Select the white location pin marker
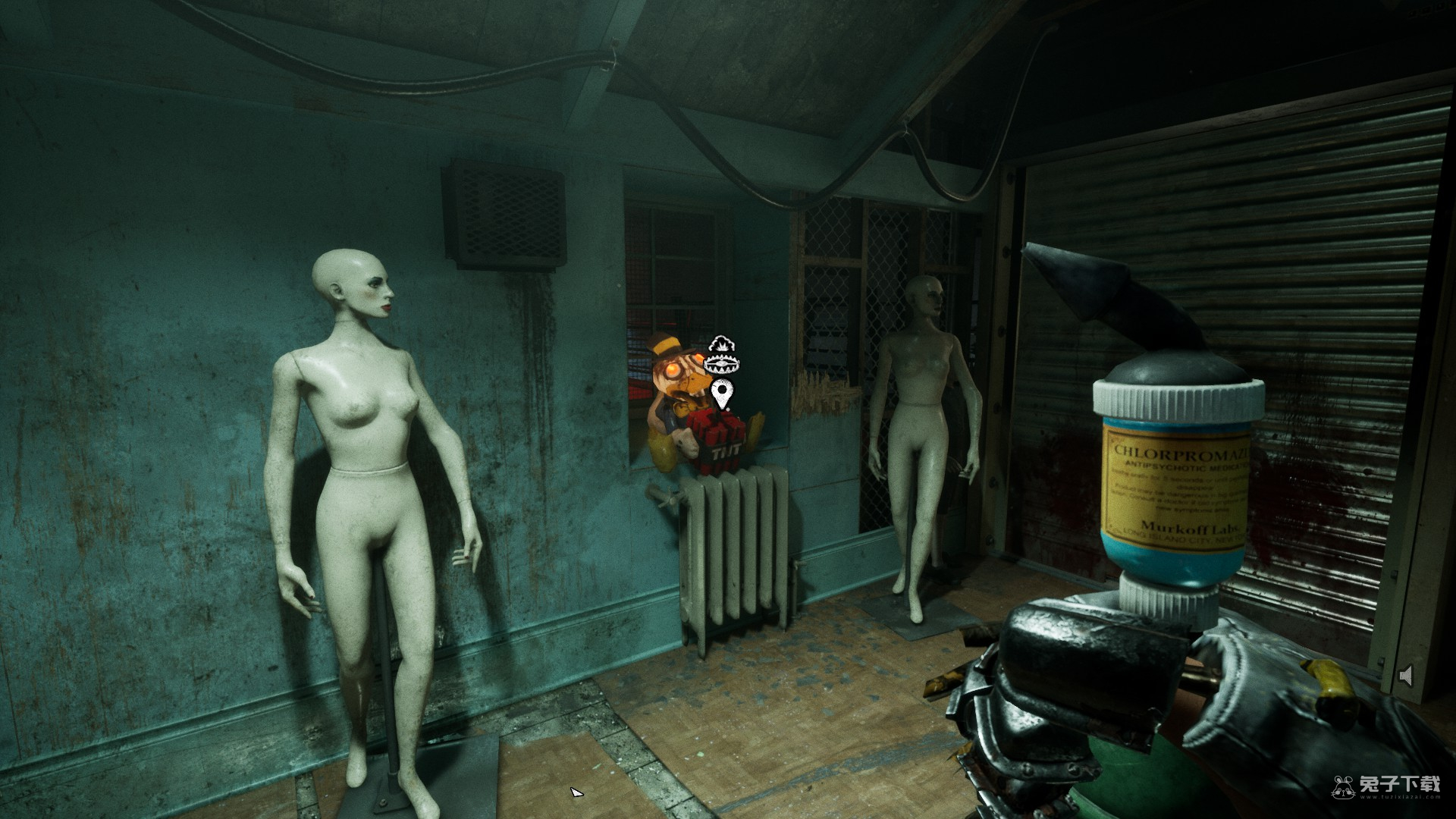 (723, 393)
